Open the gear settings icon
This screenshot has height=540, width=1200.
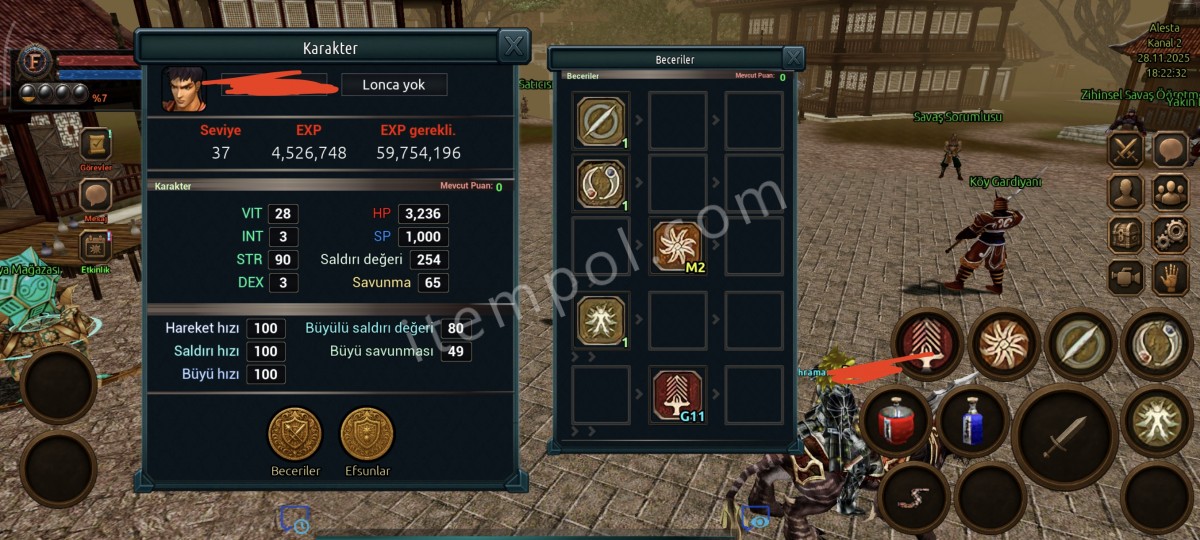coord(1170,235)
